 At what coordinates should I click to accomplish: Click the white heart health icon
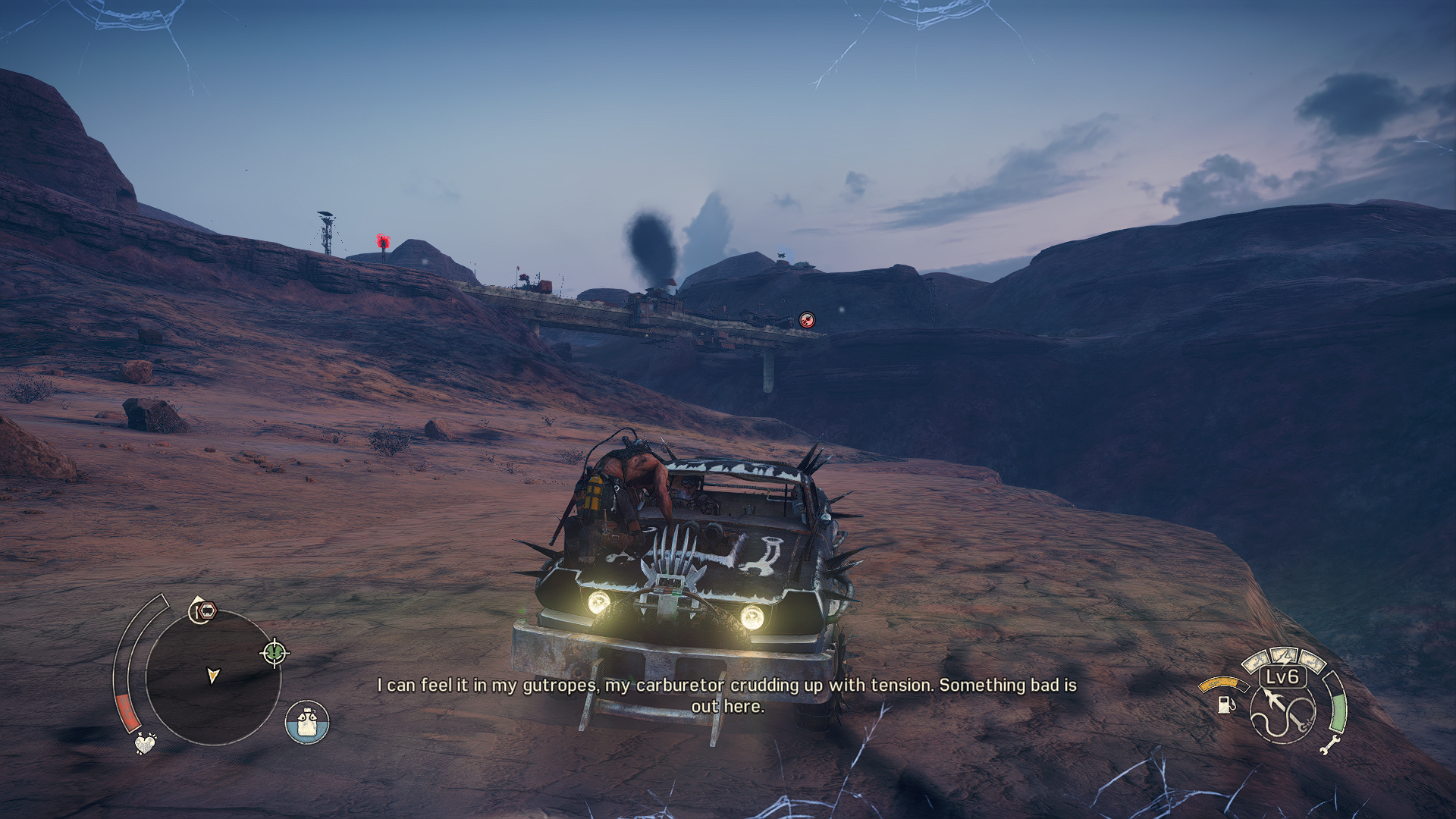pyautogui.click(x=144, y=742)
